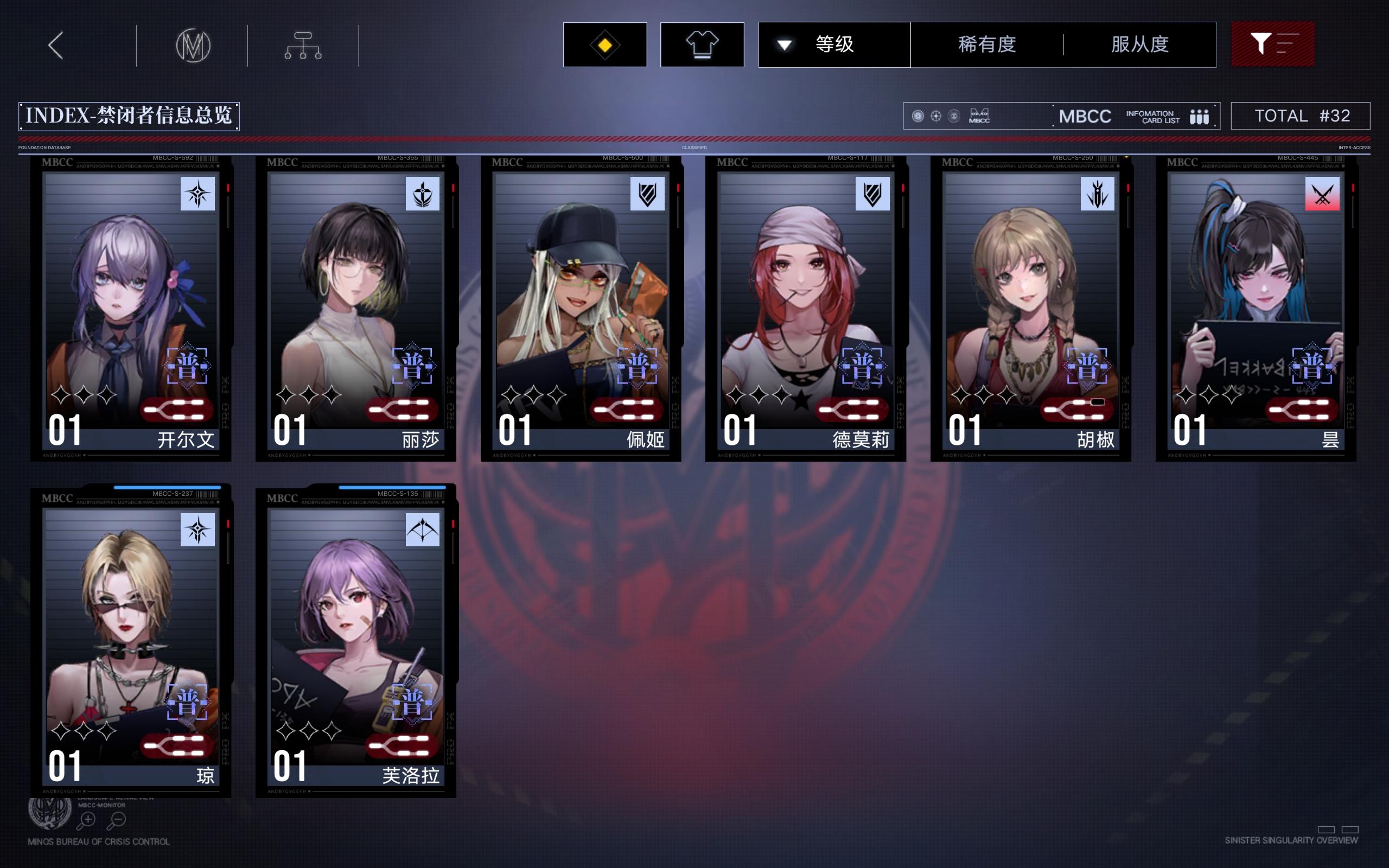Screen dimensions: 1389x868
Task: Toggle the yellow diamond display mode
Action: [605, 44]
